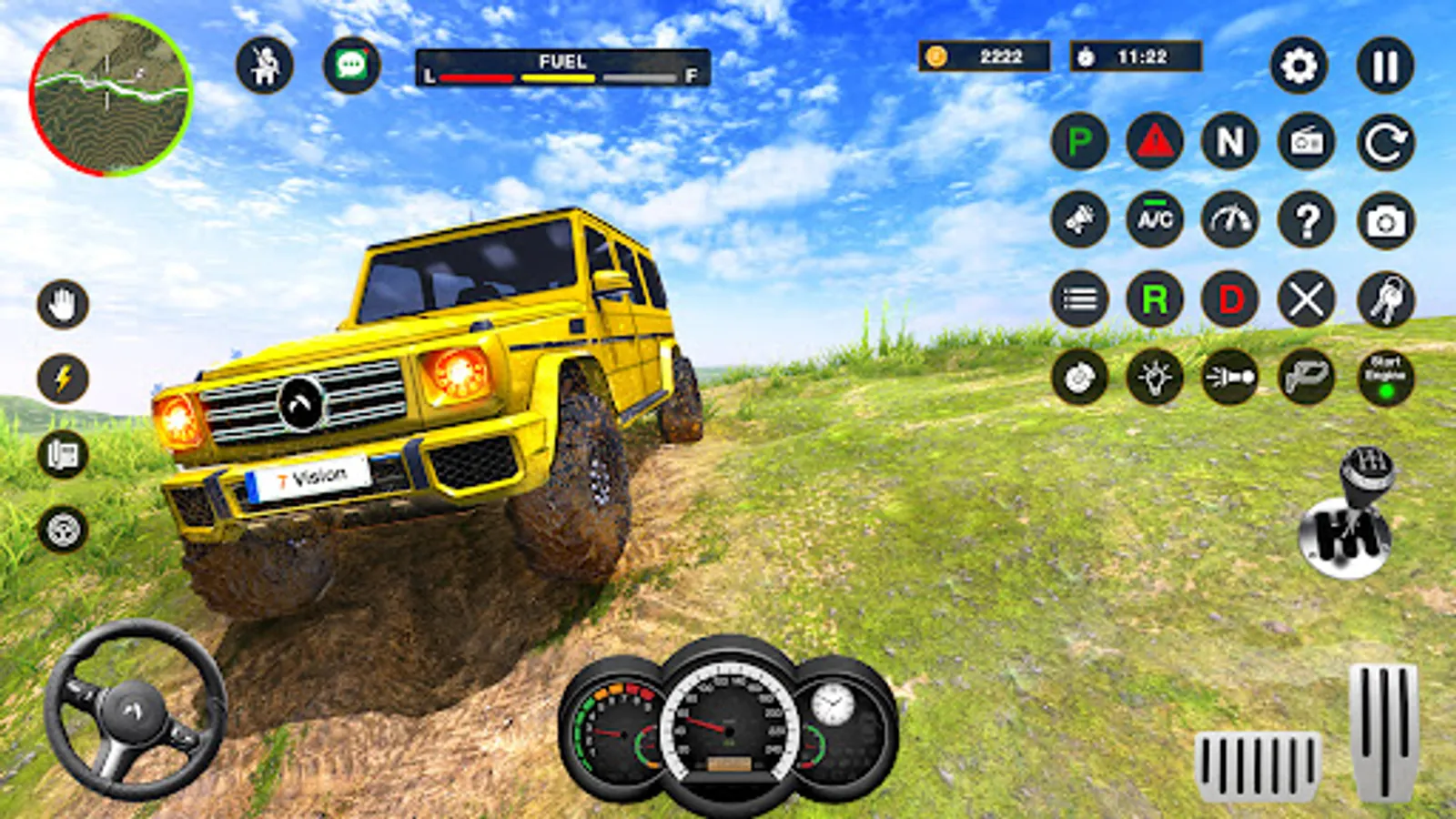Select Neutral gear N button

[x=1230, y=142]
